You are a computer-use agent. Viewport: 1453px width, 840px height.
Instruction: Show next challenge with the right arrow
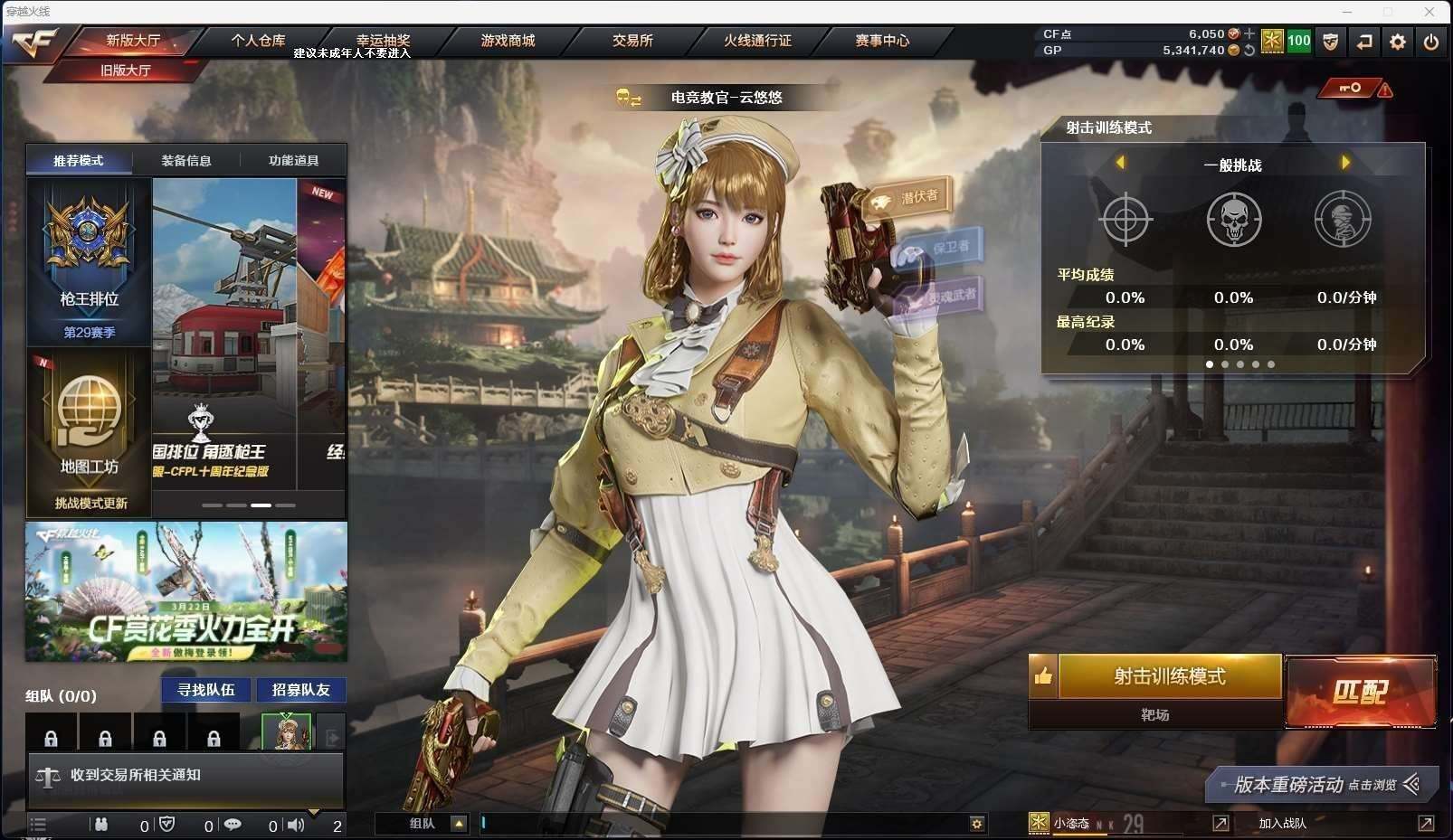click(1345, 163)
